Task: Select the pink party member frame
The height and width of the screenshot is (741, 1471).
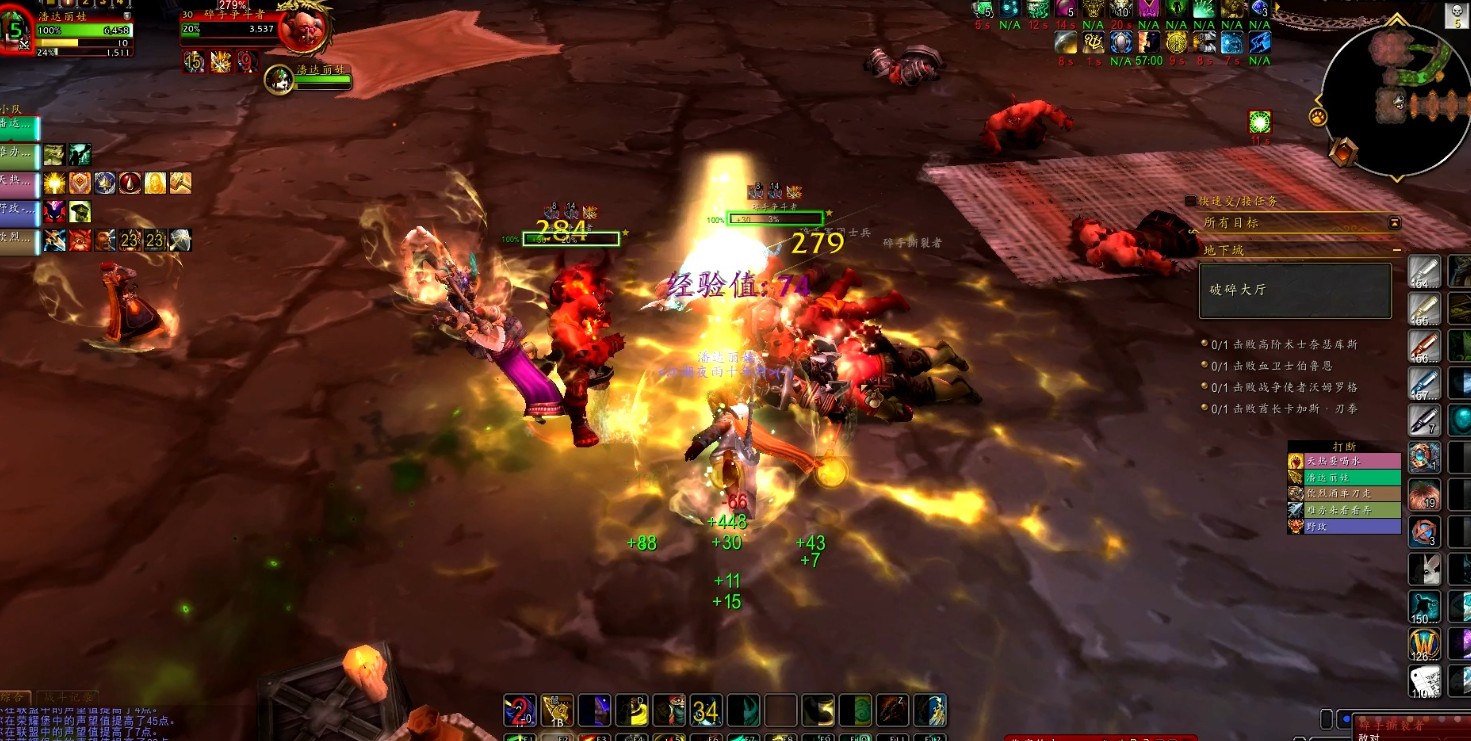Action: point(20,184)
